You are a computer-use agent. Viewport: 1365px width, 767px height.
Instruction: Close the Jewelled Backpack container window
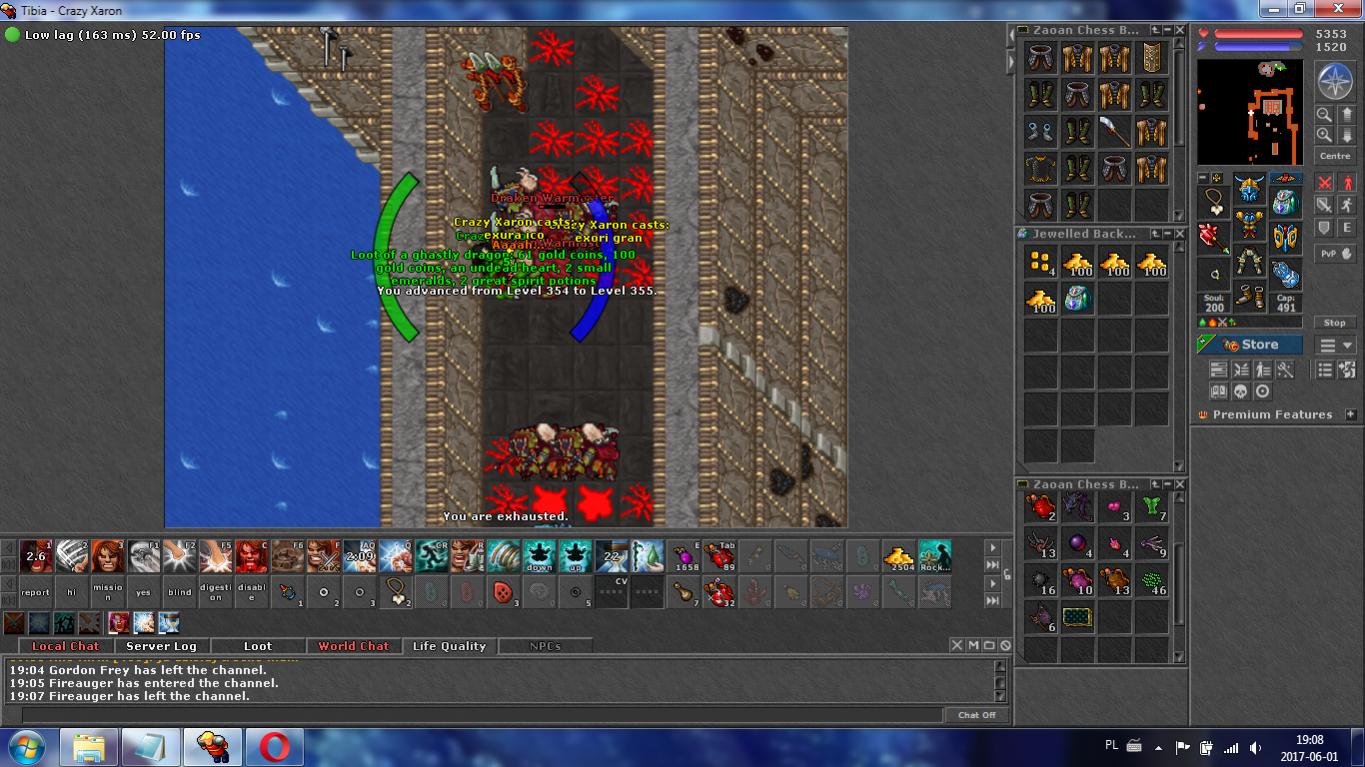[x=1180, y=233]
